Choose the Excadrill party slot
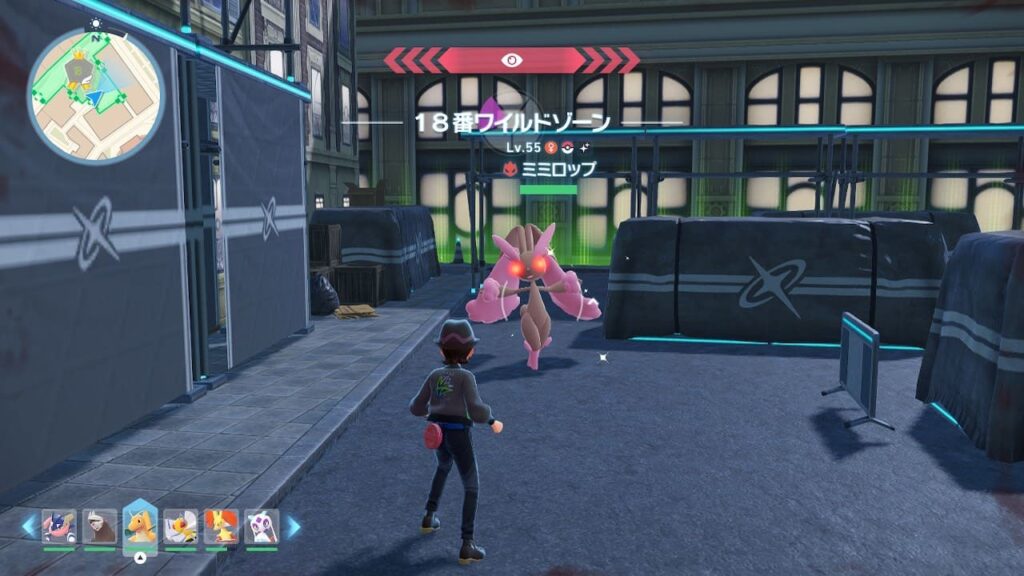Viewport: 1024px width, 576px height. tap(99, 526)
